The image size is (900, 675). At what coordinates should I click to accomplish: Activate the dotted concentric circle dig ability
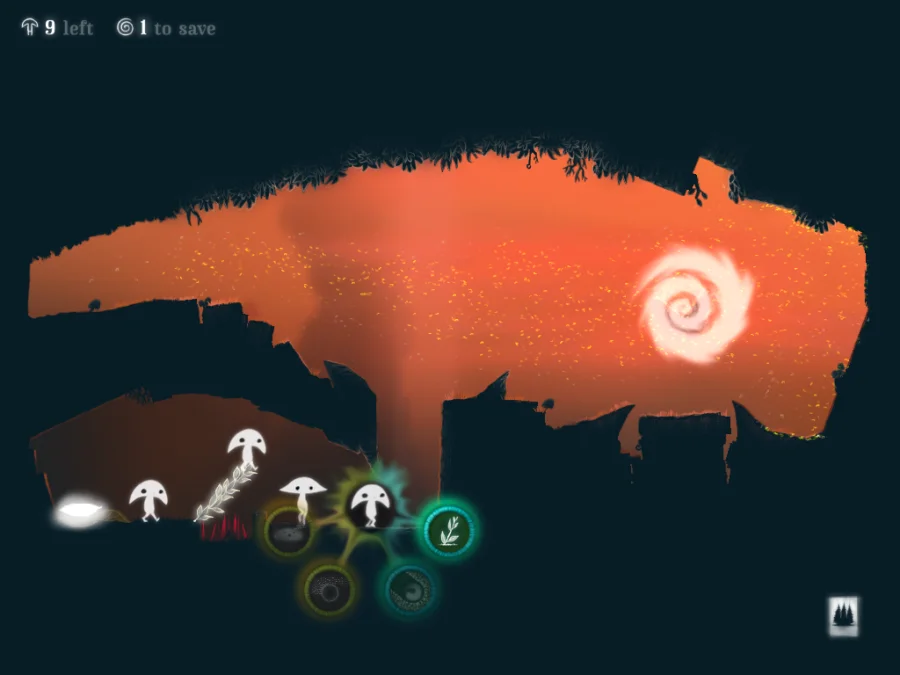[327, 587]
